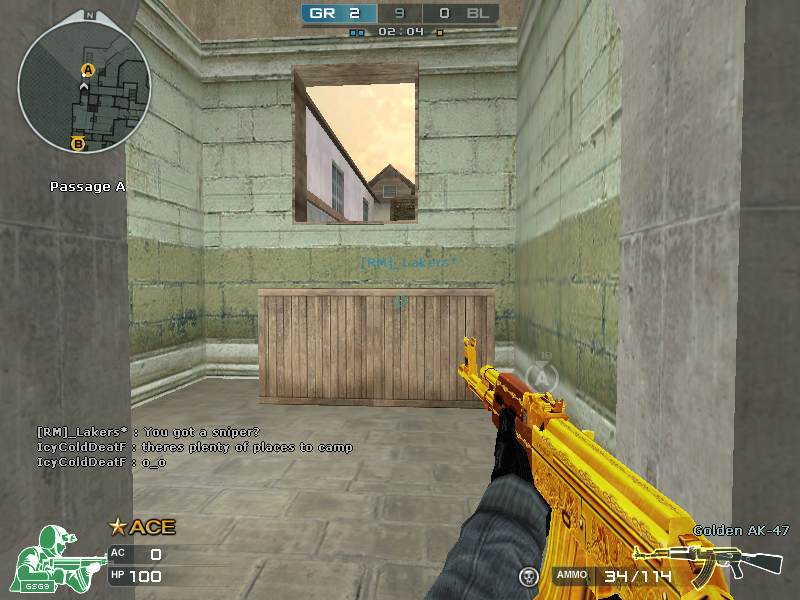
Task: Click the bomb site A waypoint indicator
Action: pos(543,376)
